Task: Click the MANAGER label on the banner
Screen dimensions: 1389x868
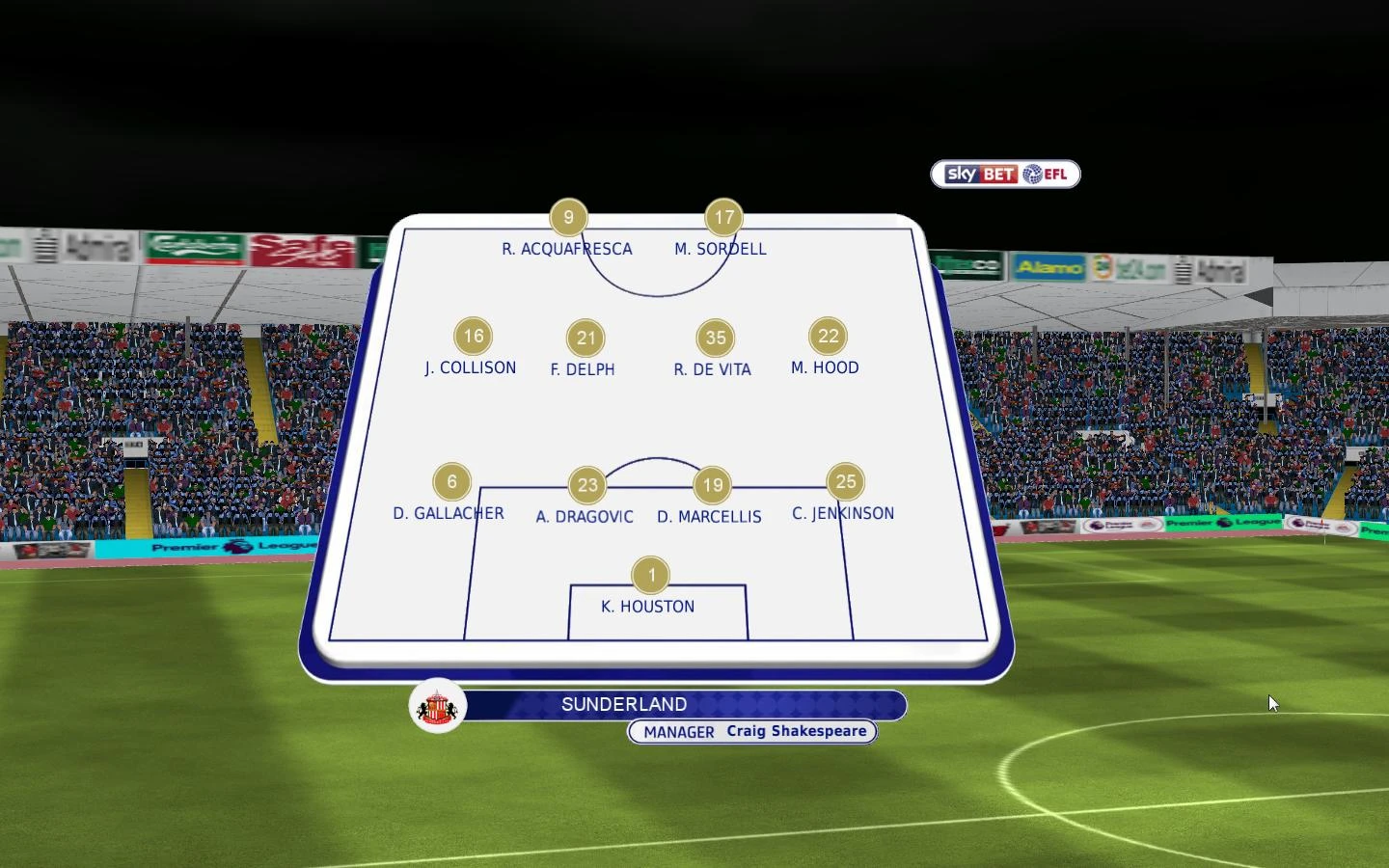Action: [678, 732]
